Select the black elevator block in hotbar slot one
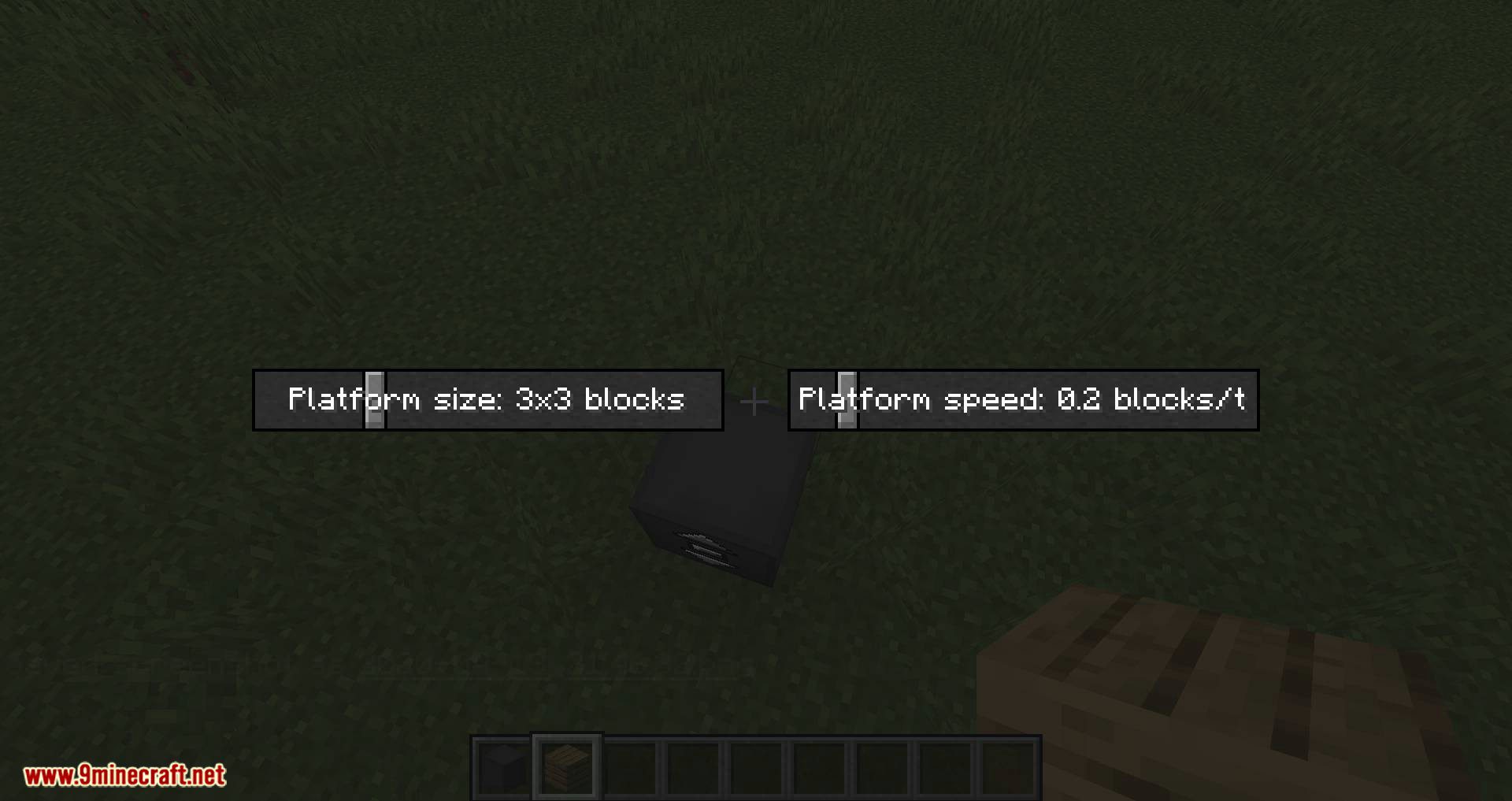 tap(502, 766)
